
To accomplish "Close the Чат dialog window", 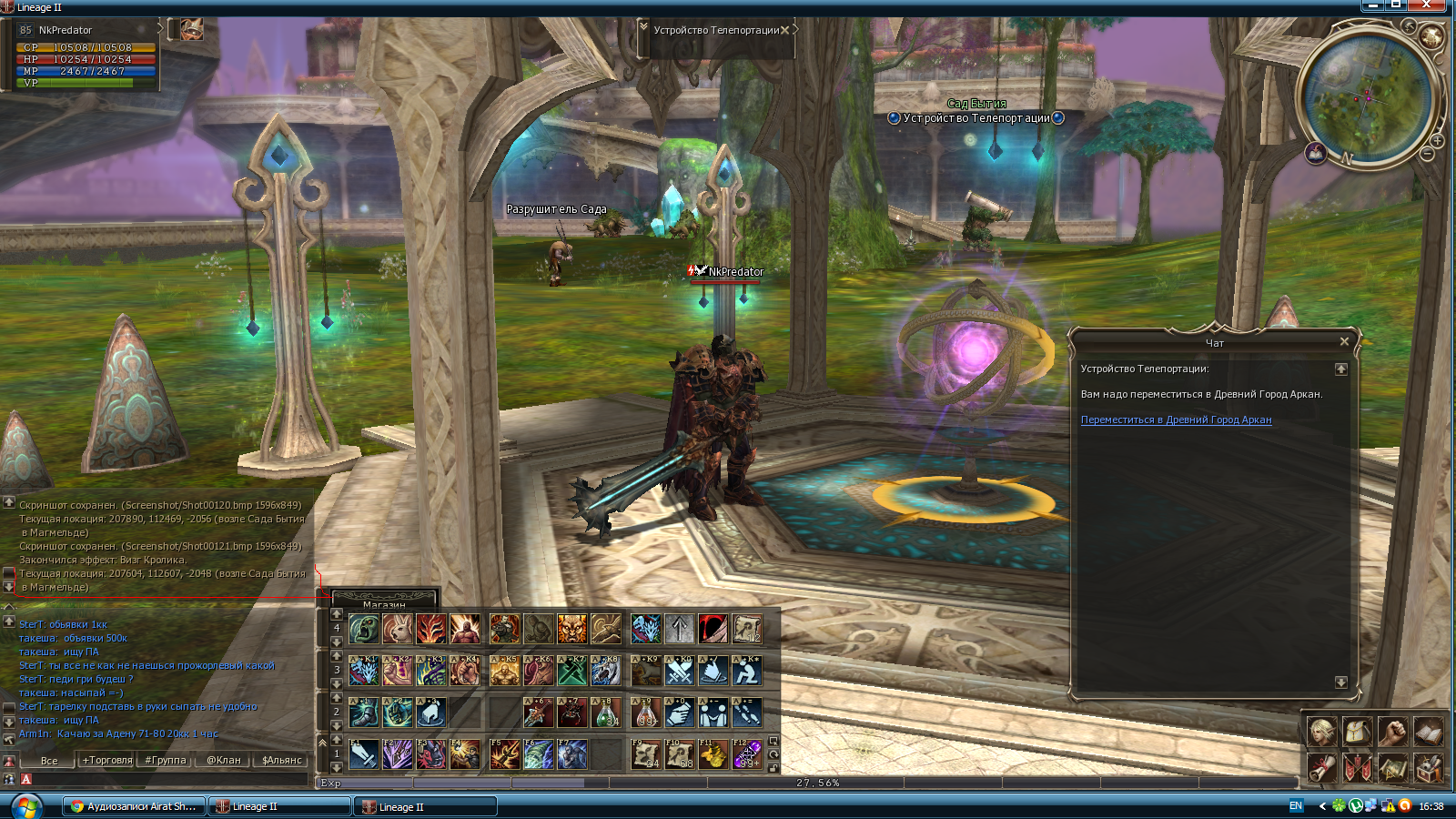I will (1344, 341).
